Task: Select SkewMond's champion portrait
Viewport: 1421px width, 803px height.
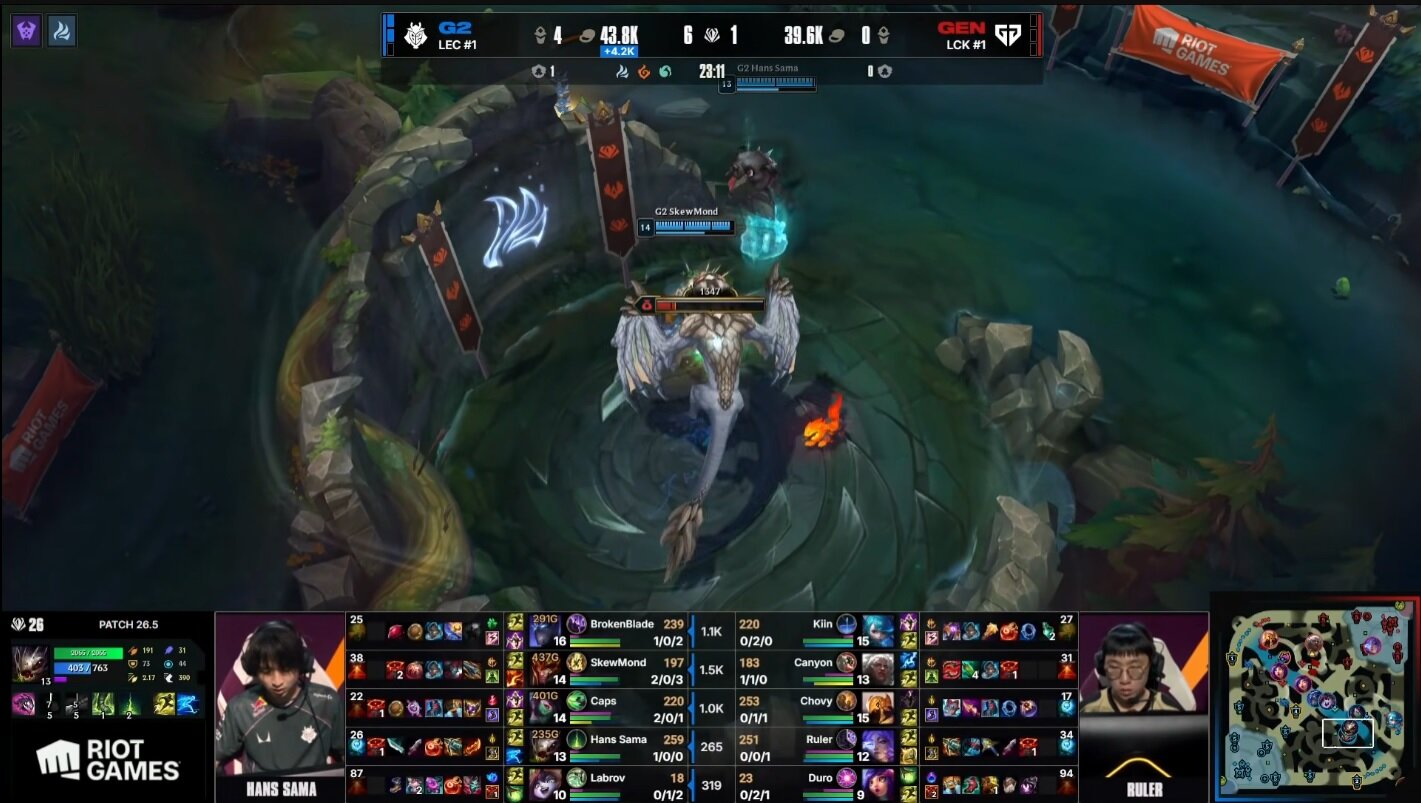Action: point(545,667)
